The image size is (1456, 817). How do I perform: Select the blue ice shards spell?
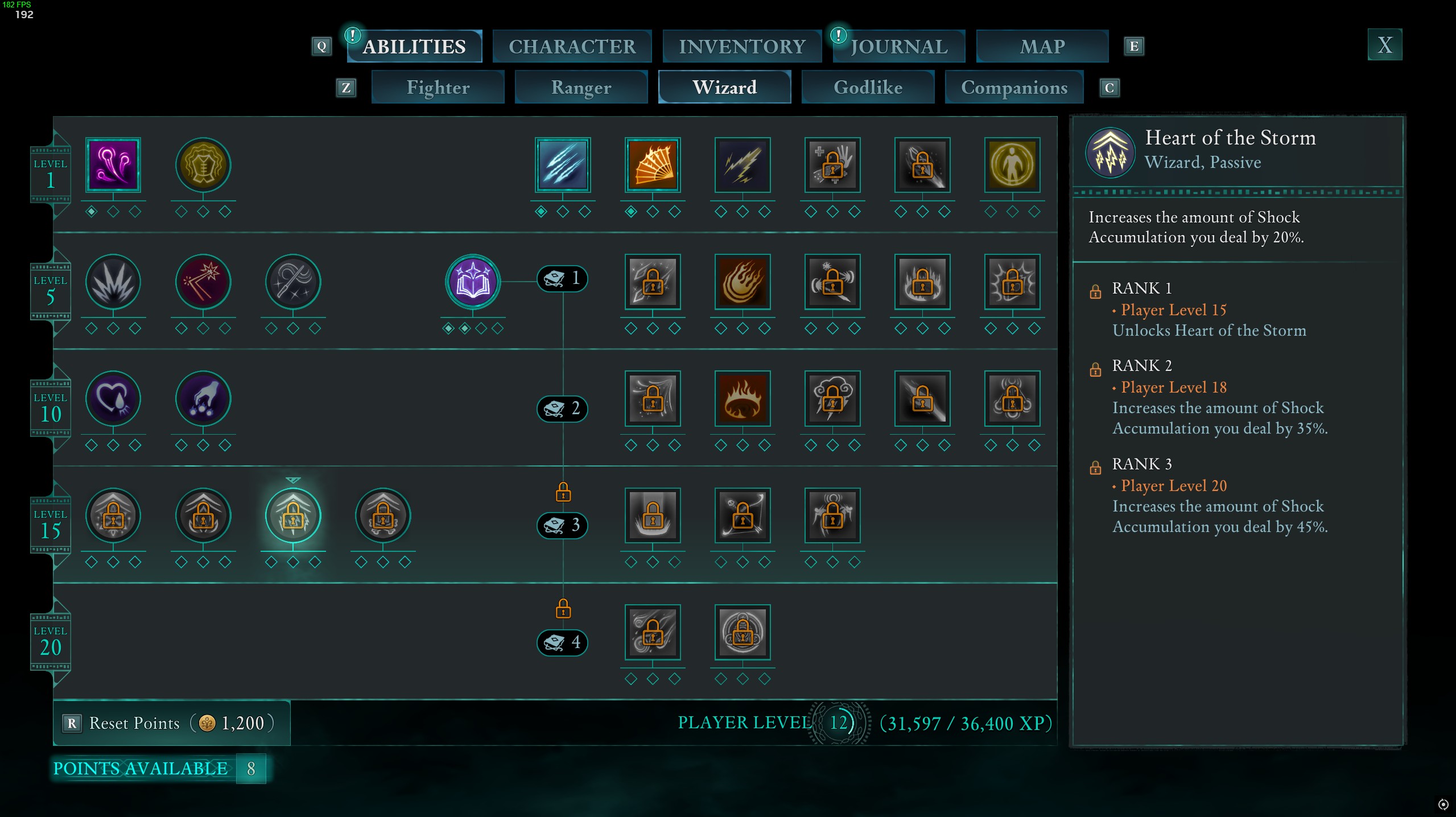[563, 165]
